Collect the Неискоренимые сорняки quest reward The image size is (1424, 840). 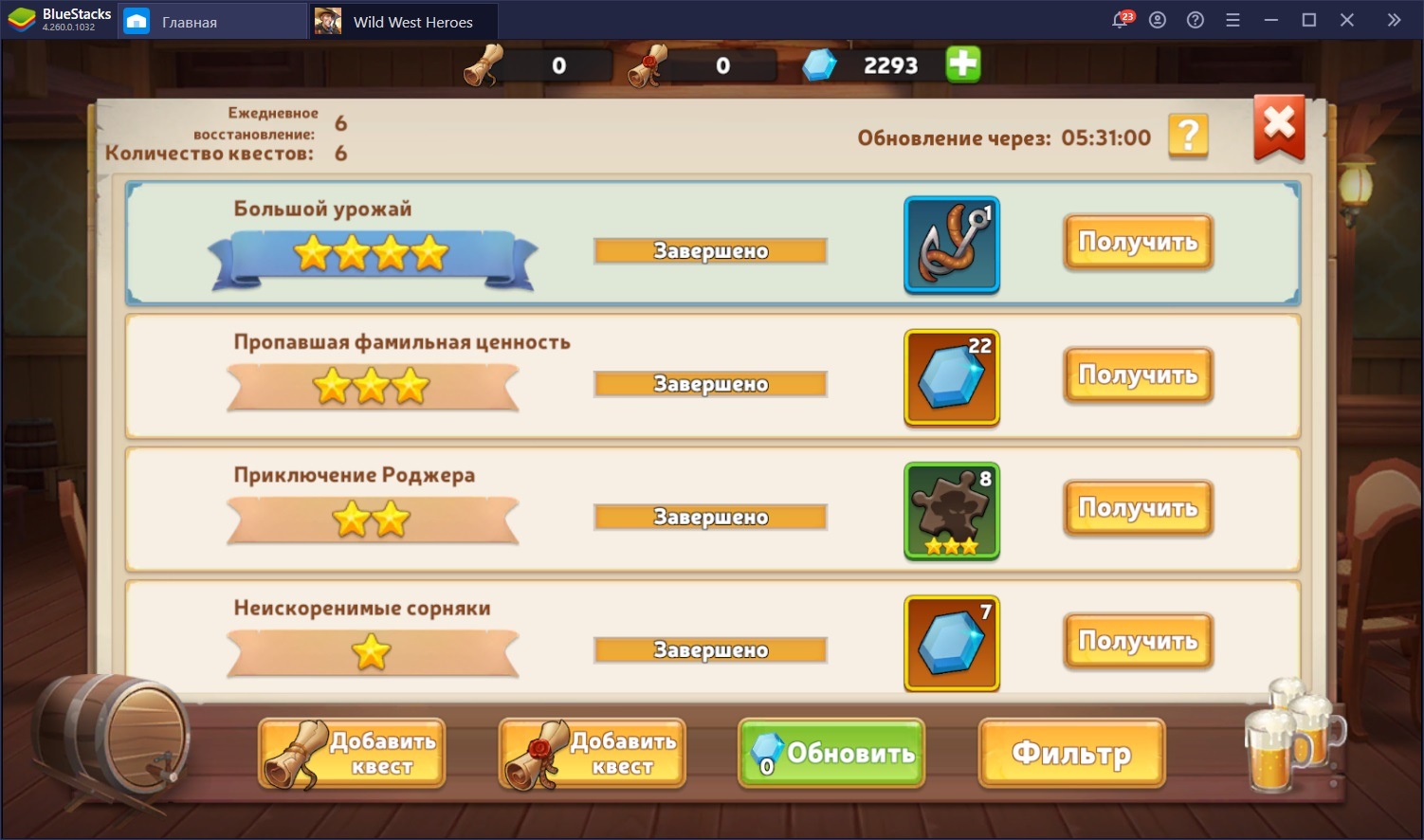point(1138,641)
